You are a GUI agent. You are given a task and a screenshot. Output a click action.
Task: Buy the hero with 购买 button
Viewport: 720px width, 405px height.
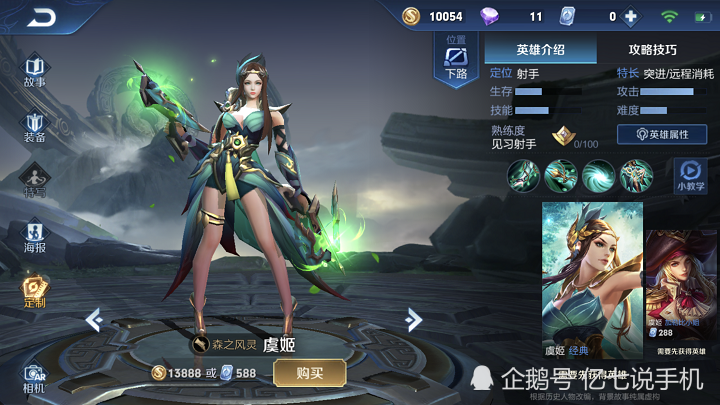310,373
